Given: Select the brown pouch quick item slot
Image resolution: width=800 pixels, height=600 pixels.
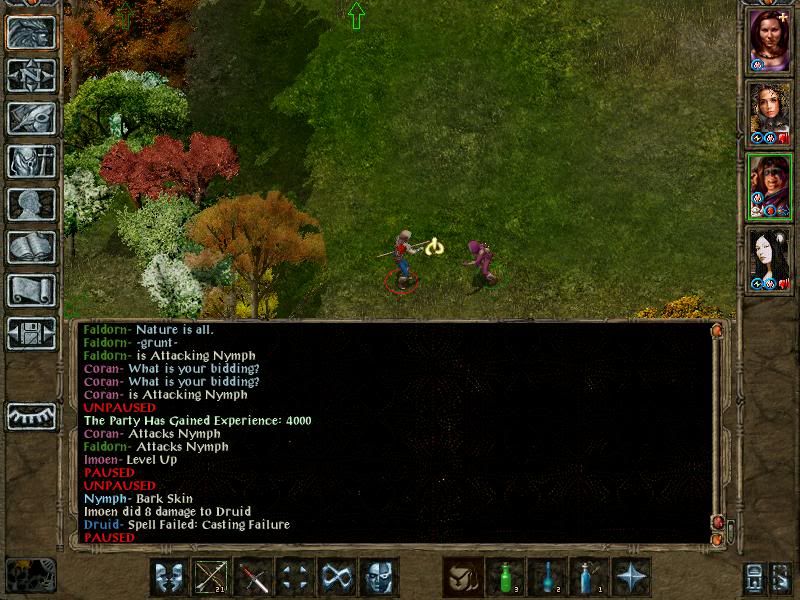Looking at the screenshot, I should click(463, 577).
